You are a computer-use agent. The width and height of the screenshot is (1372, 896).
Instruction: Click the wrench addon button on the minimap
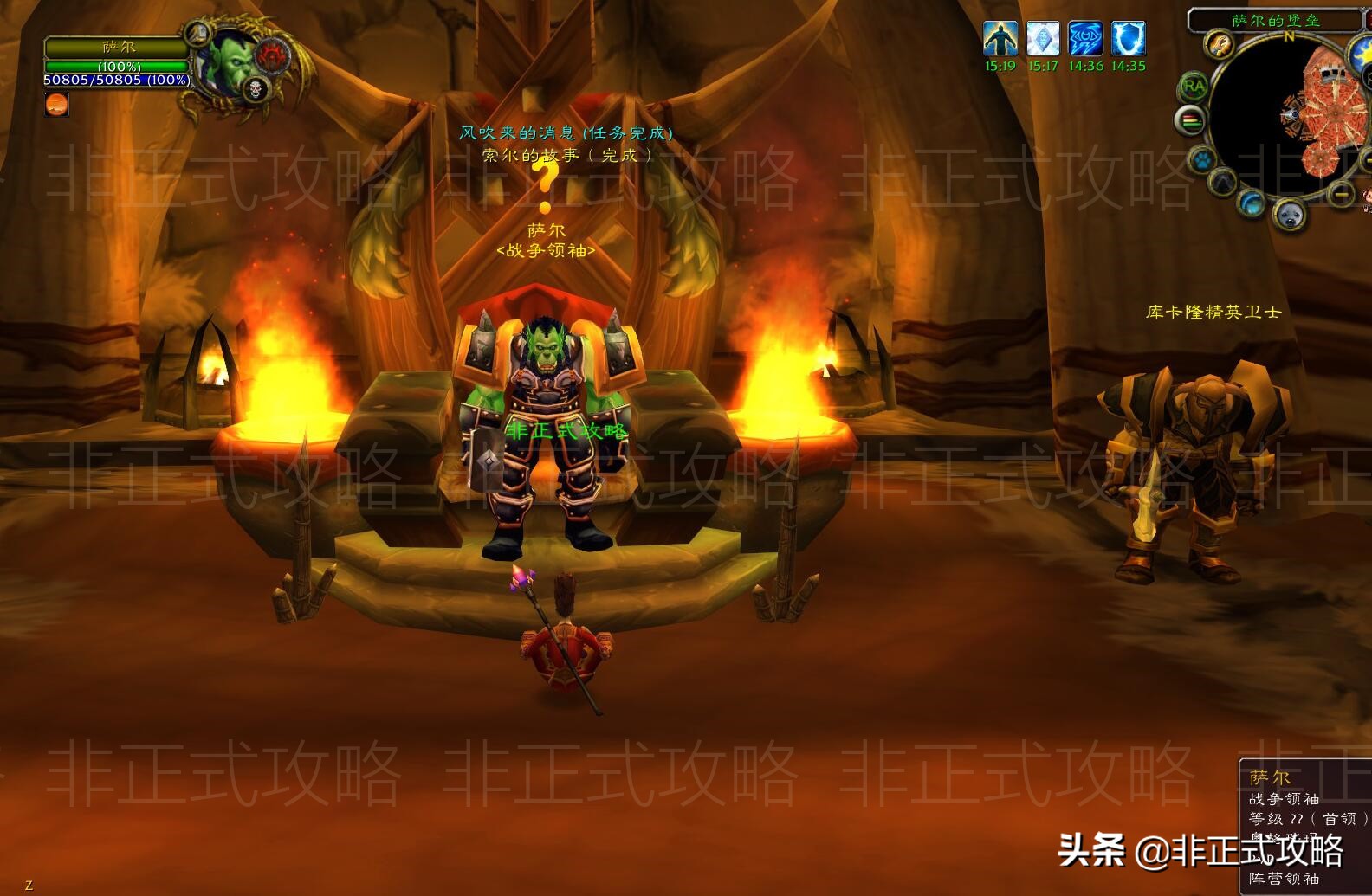pos(1219,46)
